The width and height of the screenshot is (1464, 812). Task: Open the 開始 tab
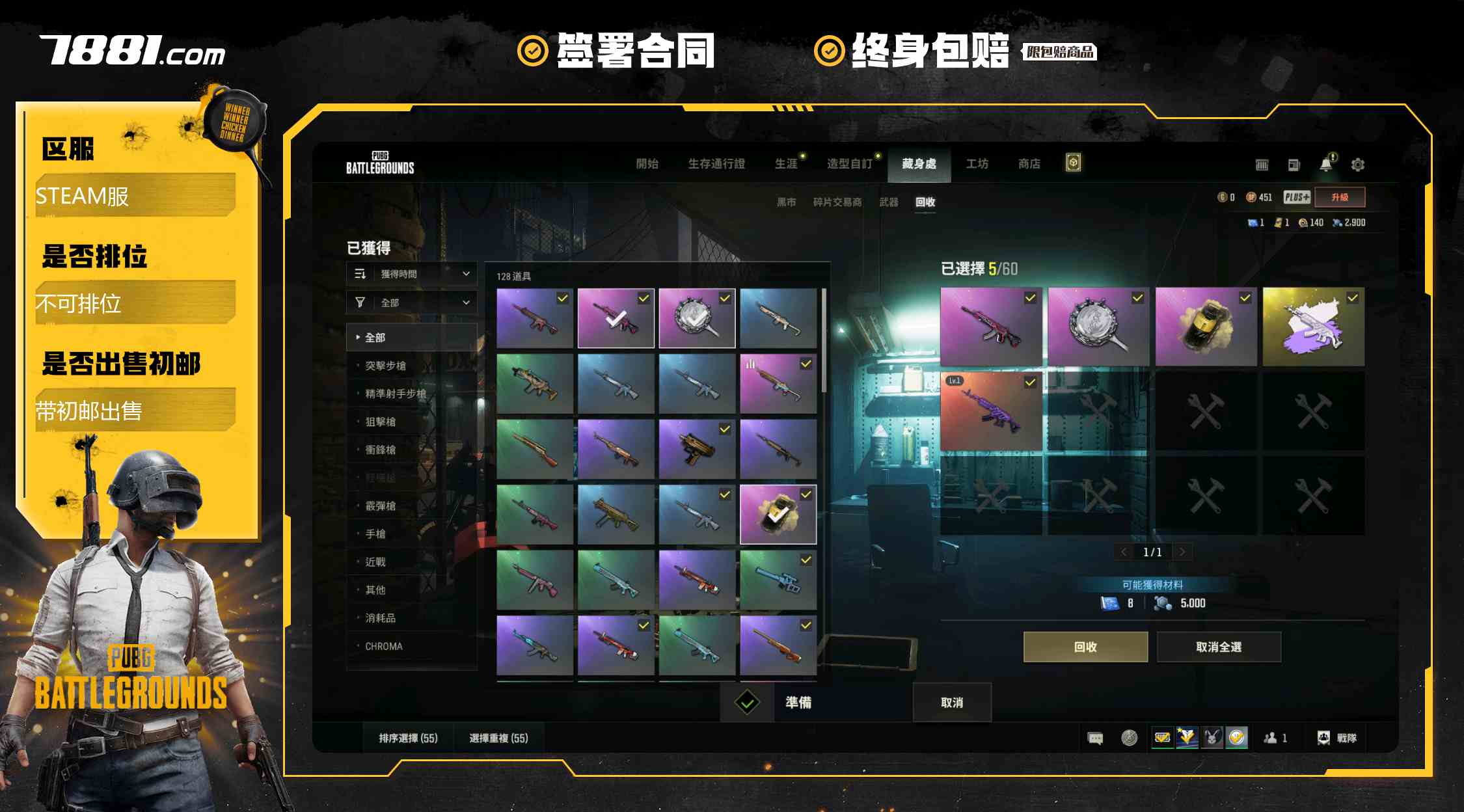click(x=647, y=164)
